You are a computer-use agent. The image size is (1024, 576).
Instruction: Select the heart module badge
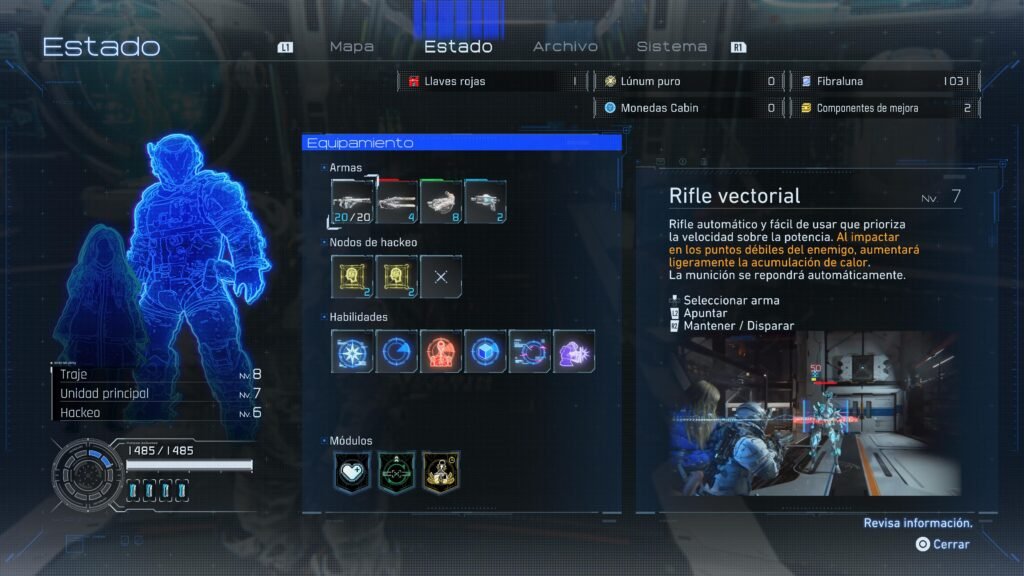click(x=353, y=471)
